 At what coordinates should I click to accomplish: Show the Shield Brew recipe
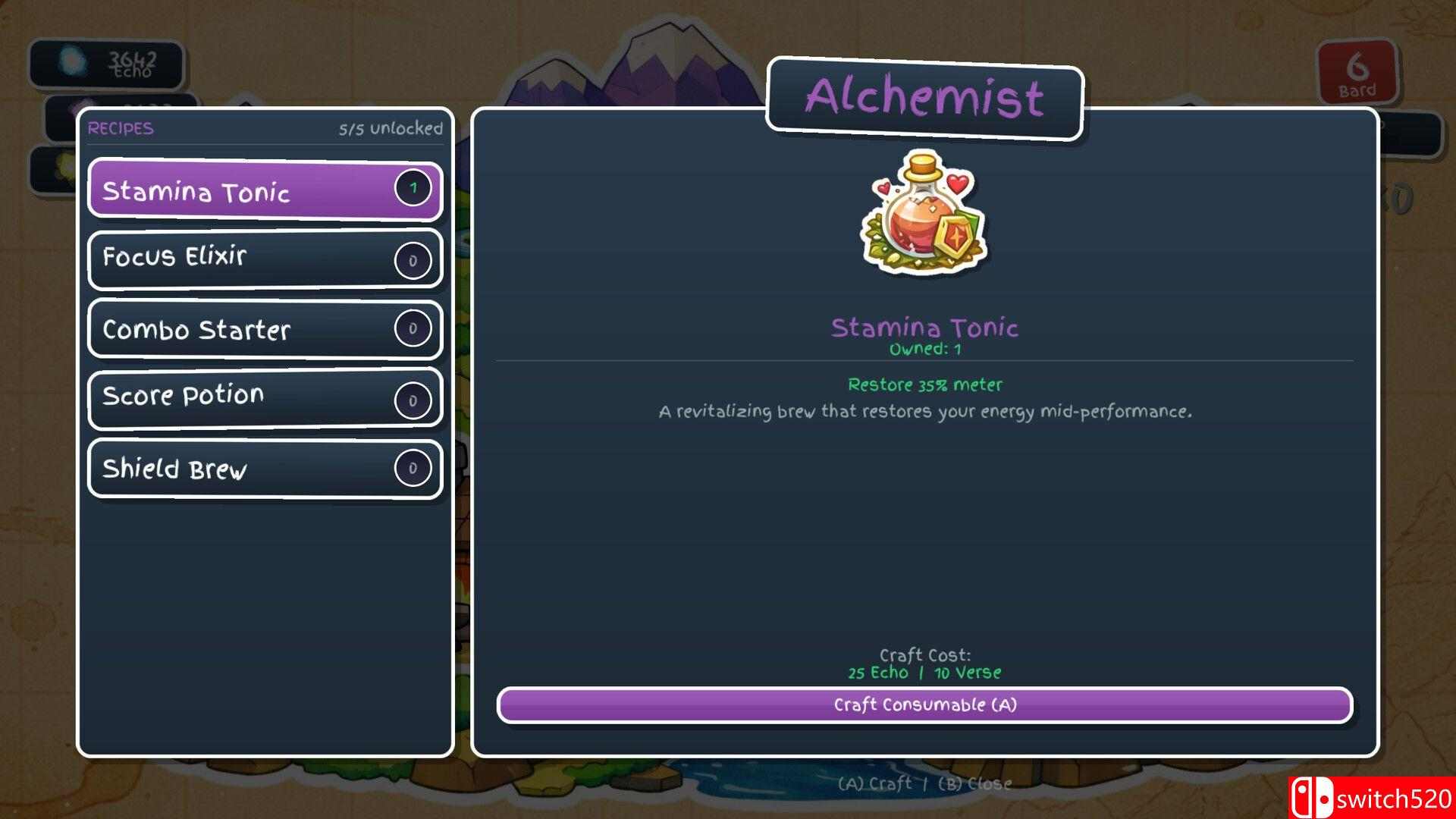click(x=265, y=469)
